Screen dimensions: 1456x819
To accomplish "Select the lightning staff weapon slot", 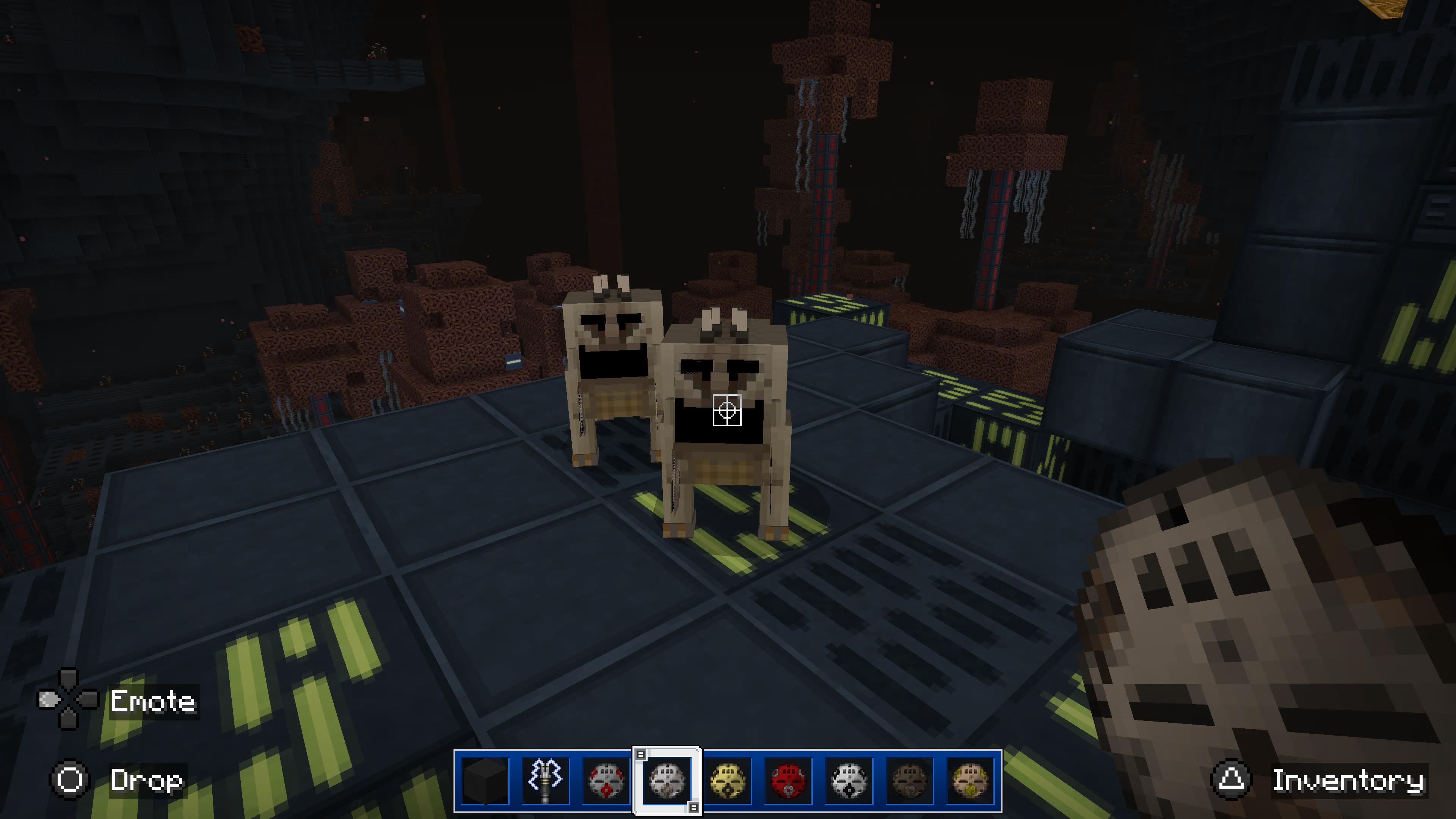I will (x=546, y=781).
